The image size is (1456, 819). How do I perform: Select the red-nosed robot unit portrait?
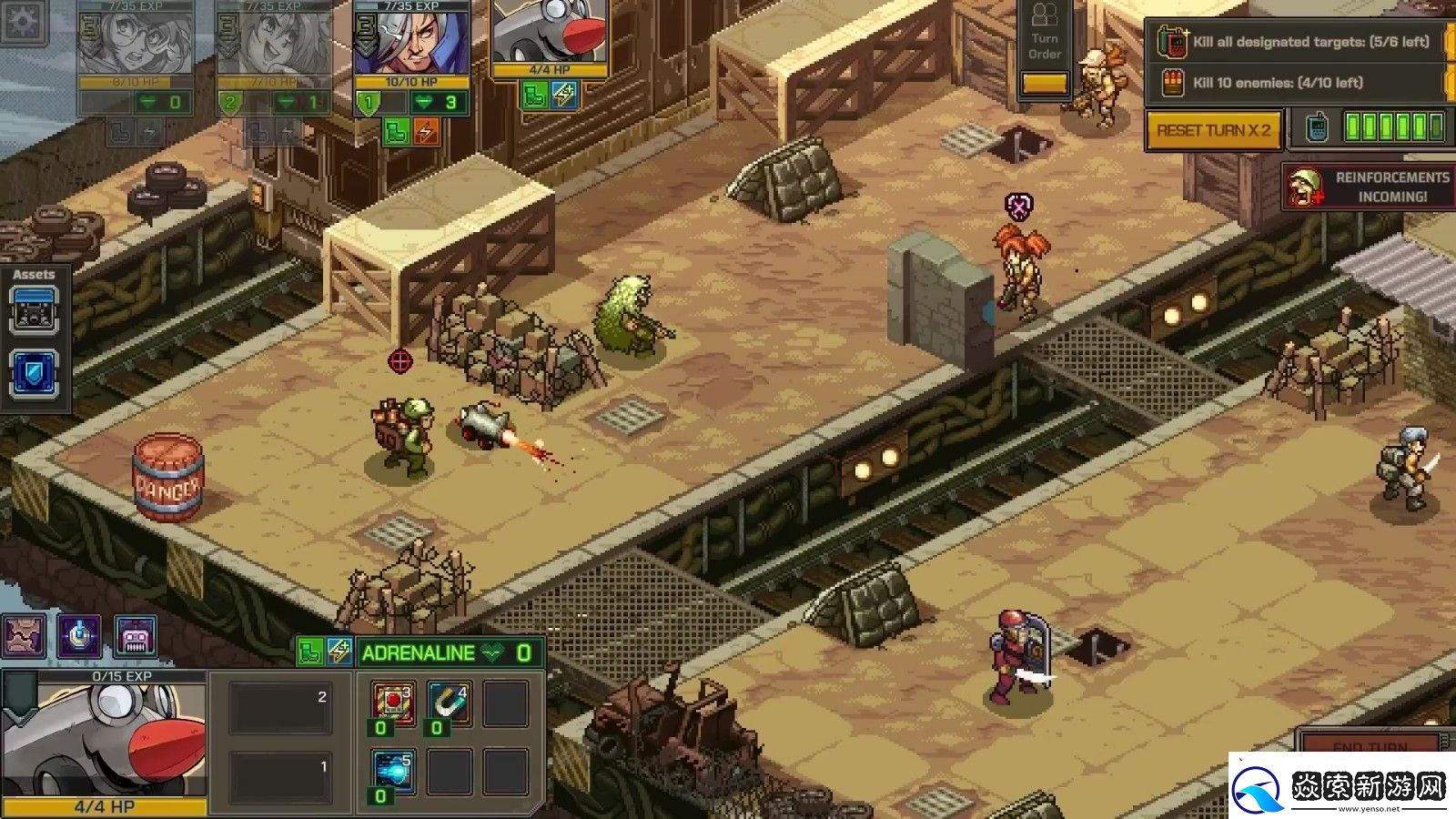550,36
